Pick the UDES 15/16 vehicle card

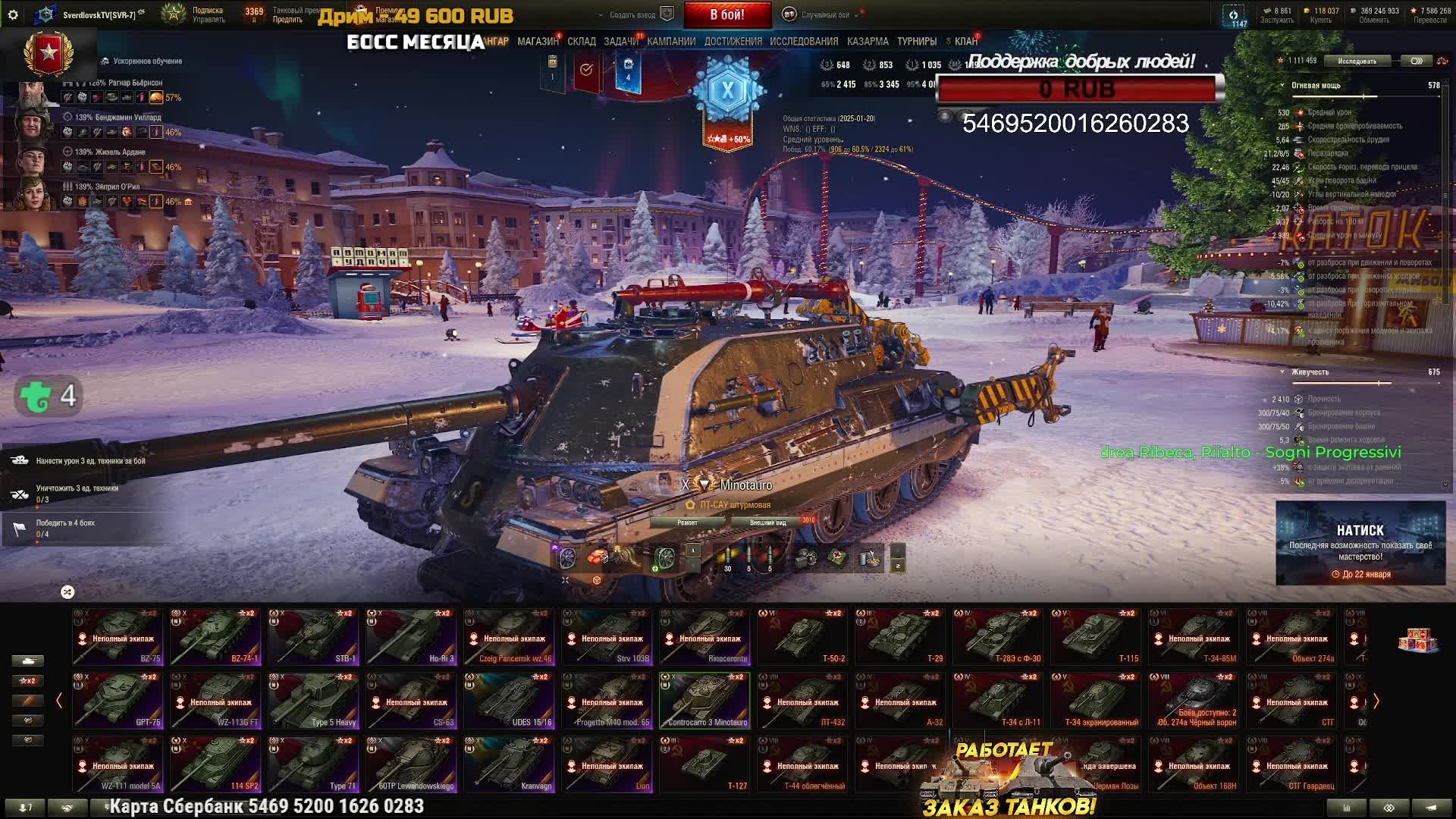(x=509, y=701)
